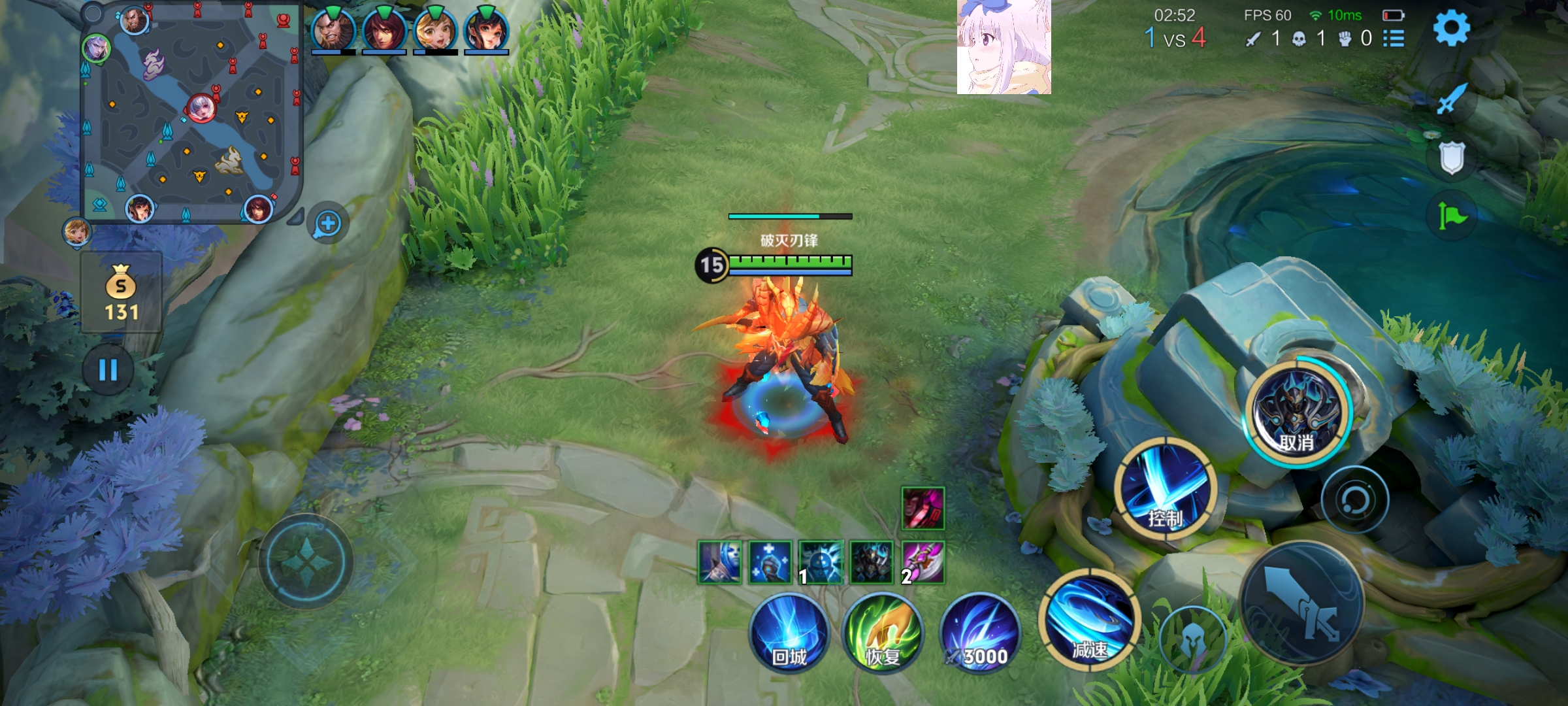Click the anime girl overlay image

(1004, 47)
